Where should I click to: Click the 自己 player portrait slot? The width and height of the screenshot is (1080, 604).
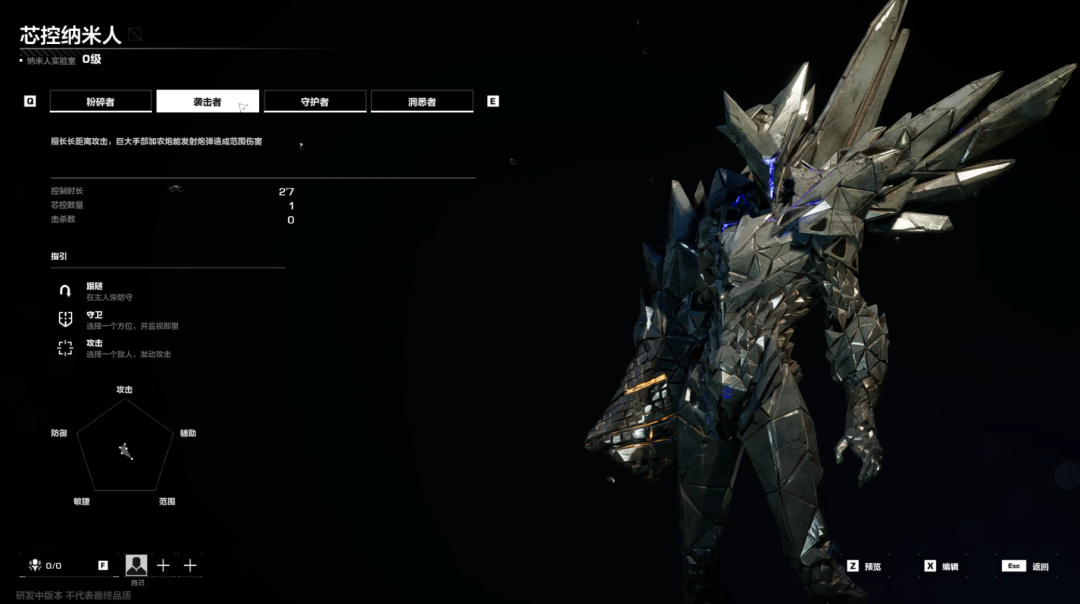(x=137, y=566)
